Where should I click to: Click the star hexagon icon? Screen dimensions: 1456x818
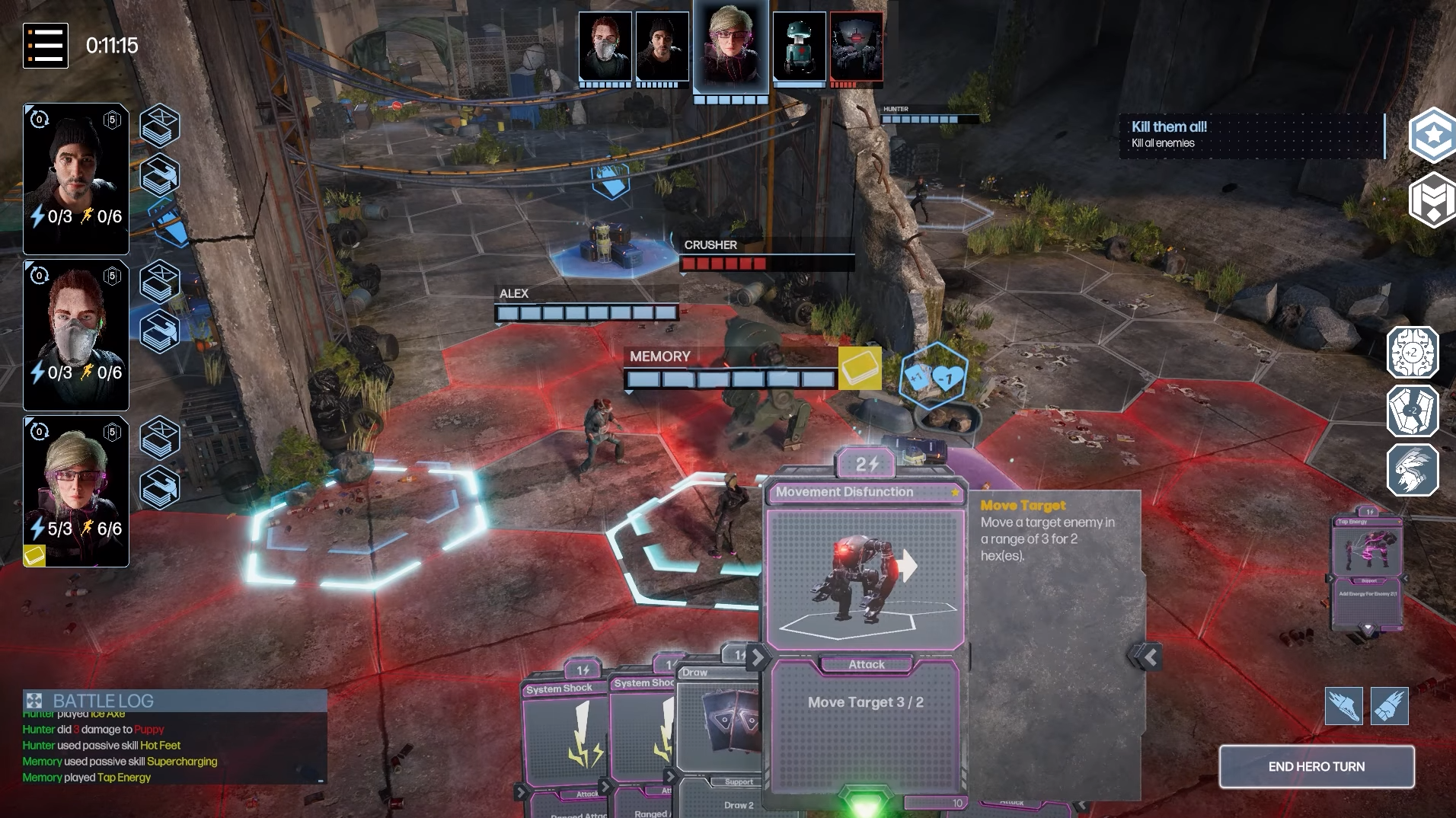click(x=1432, y=136)
